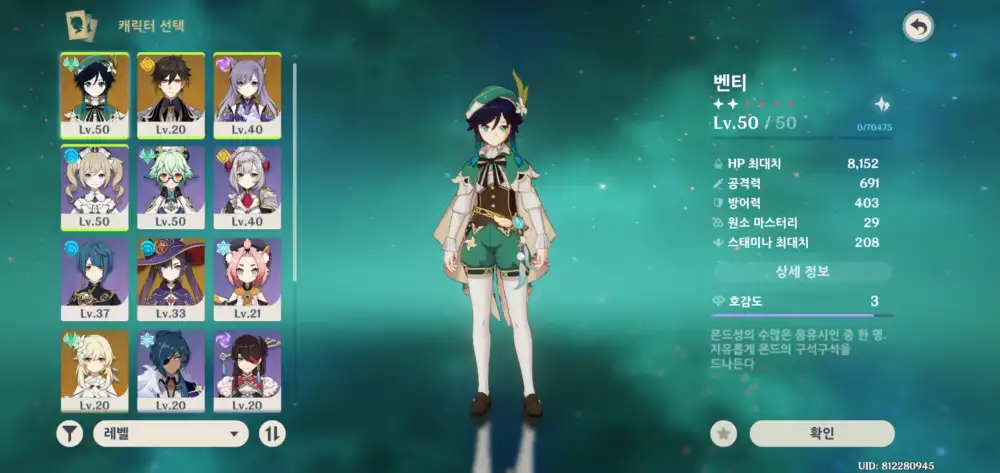The width and height of the screenshot is (1000, 473).
Task: Open the 상세 정보 details panel
Action: click(802, 272)
